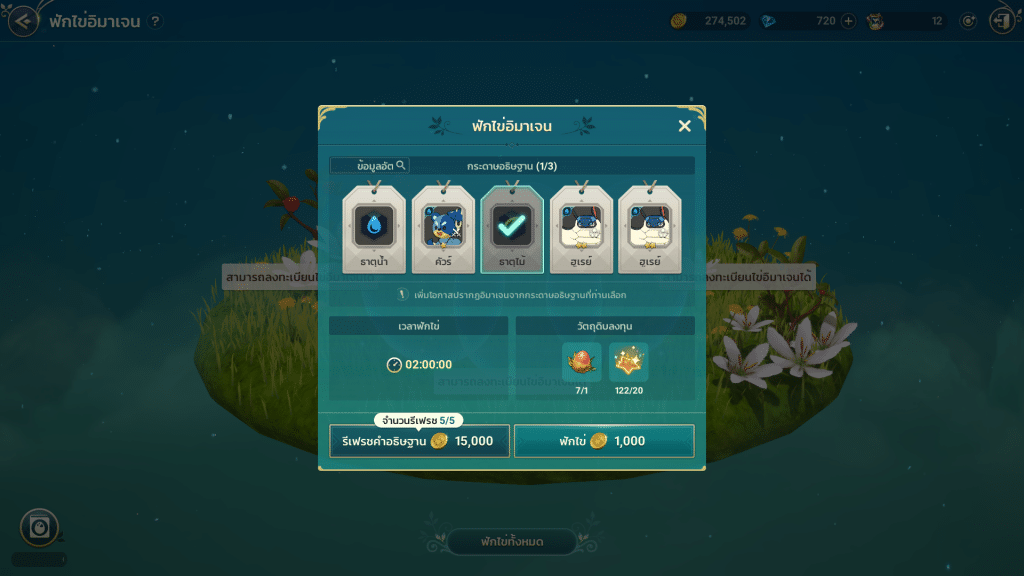1024x576 pixels.
Task: Click the exit door icon
Action: click(x=1001, y=21)
